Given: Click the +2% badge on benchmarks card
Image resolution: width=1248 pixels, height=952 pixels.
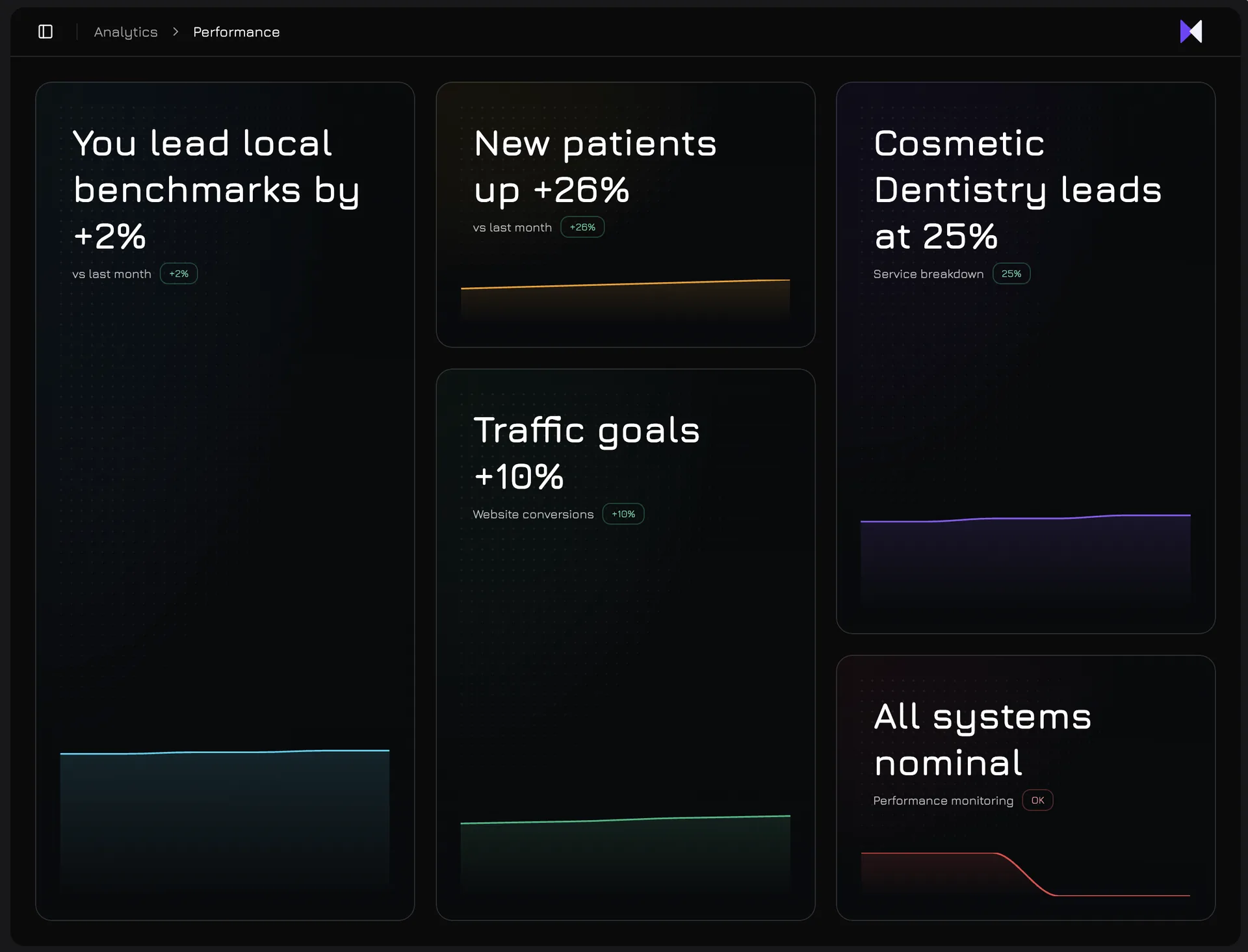Looking at the screenshot, I should (x=178, y=274).
